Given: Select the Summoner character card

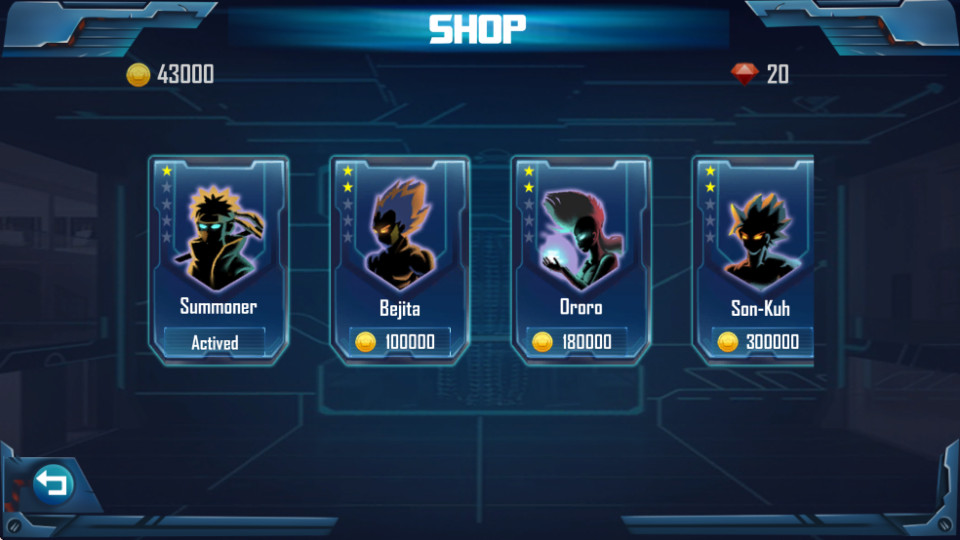Looking at the screenshot, I should click(x=218, y=240).
